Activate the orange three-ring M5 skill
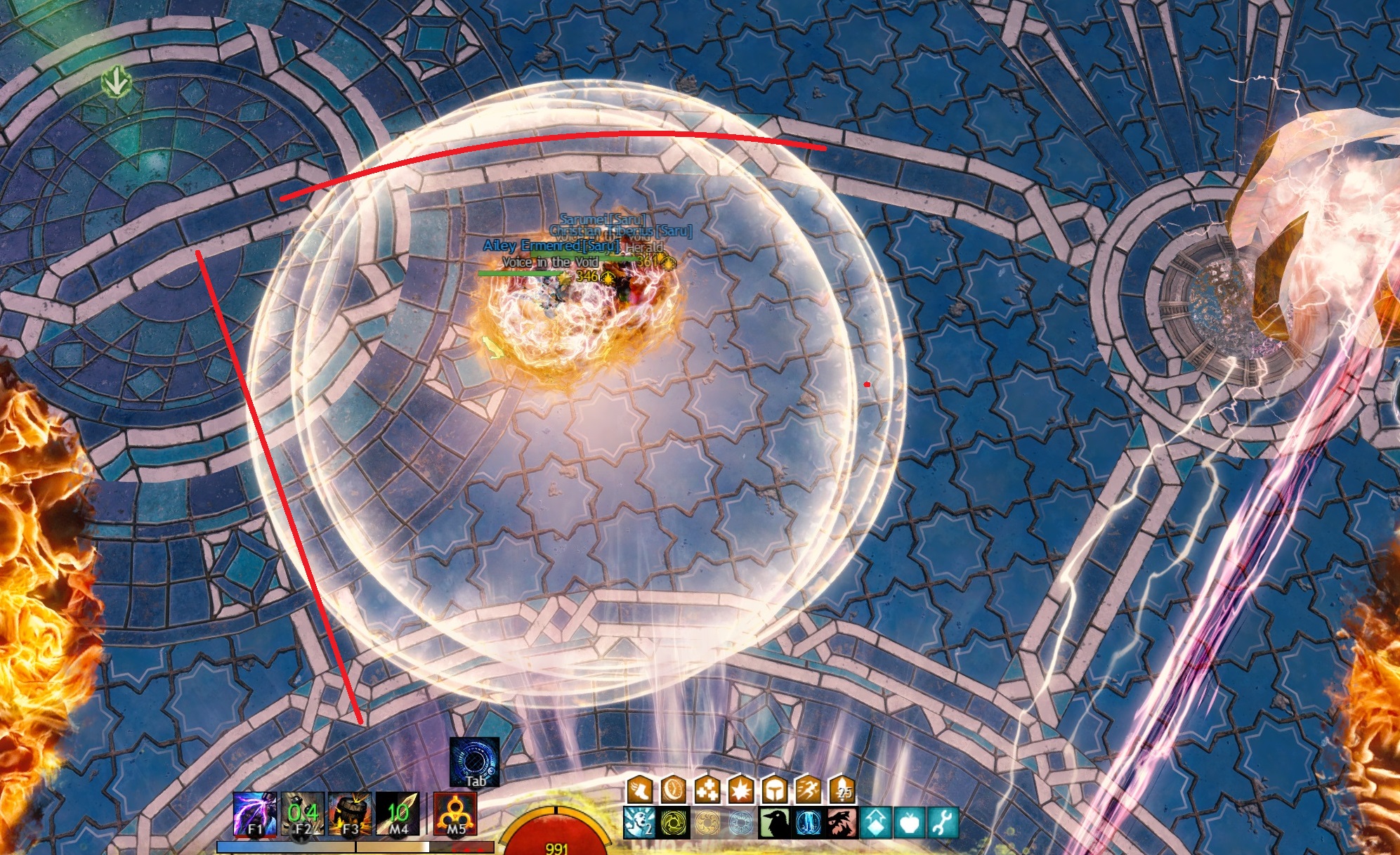 [x=455, y=814]
